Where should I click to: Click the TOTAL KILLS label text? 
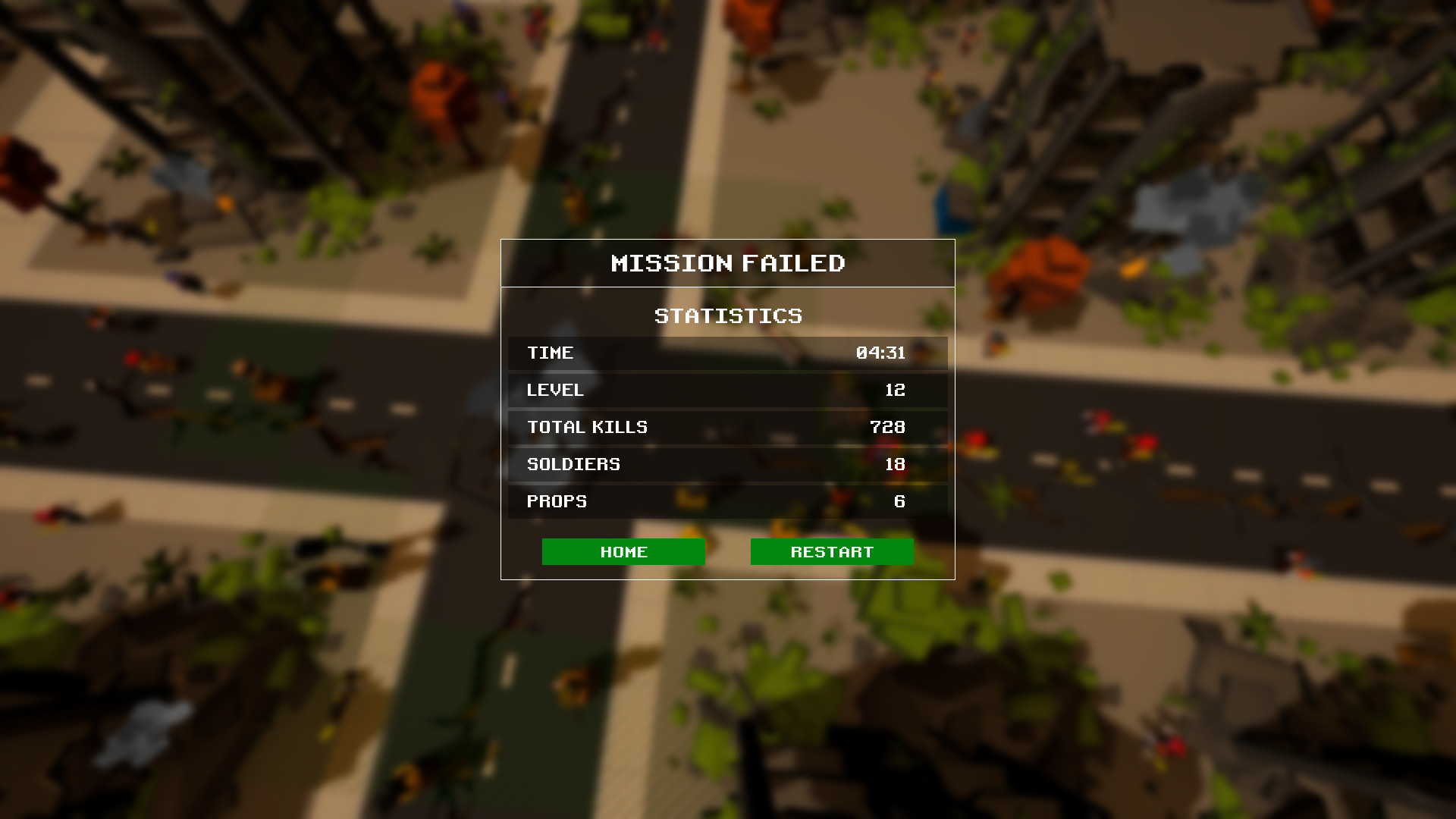(587, 427)
